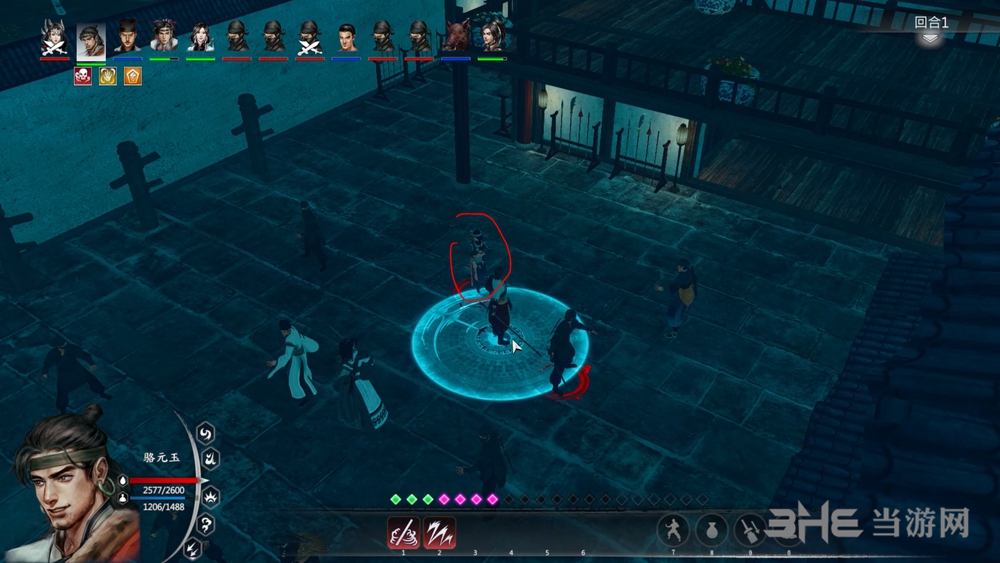
Task: Click the boar enemy portrait in turn order
Action: click(x=456, y=37)
